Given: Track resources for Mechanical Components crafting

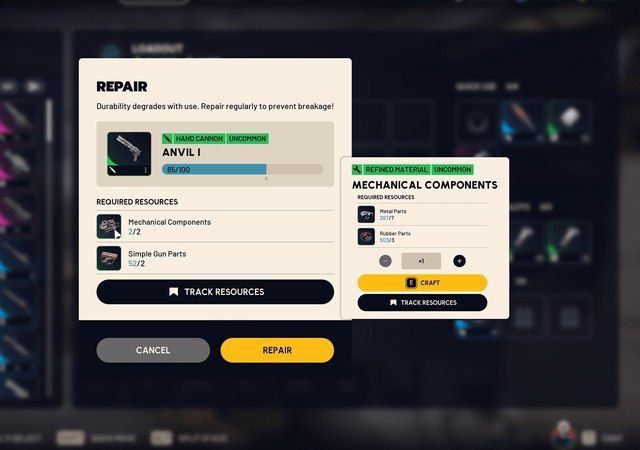Looking at the screenshot, I should point(422,302).
